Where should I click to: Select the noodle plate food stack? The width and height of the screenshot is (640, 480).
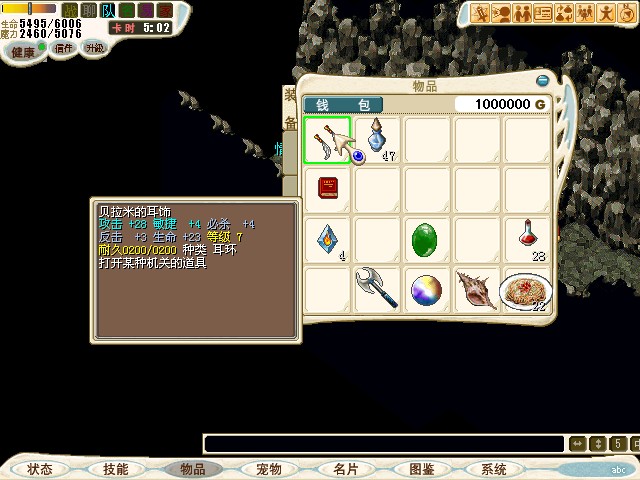tap(527, 290)
